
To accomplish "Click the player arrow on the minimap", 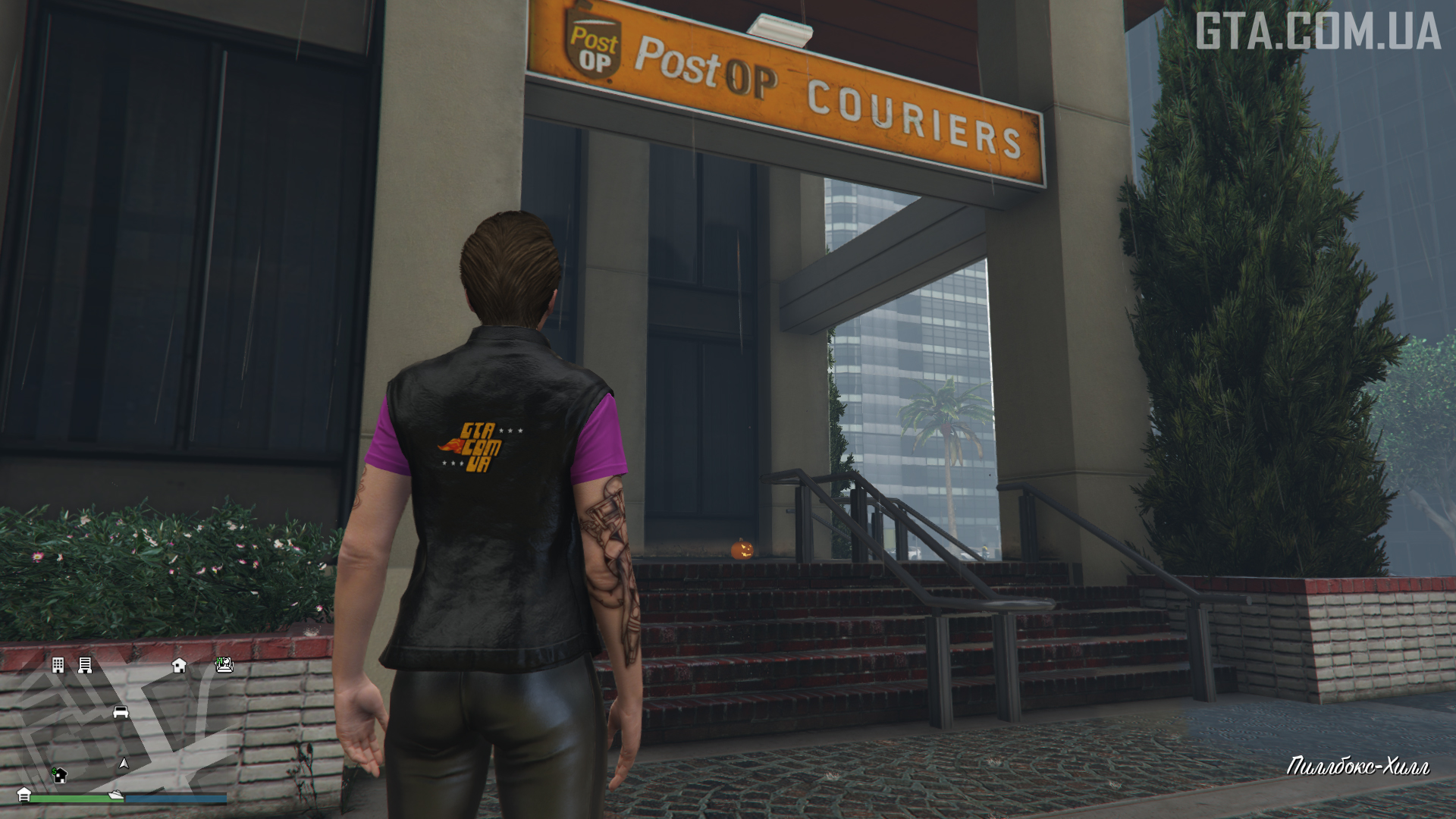I will click(124, 764).
